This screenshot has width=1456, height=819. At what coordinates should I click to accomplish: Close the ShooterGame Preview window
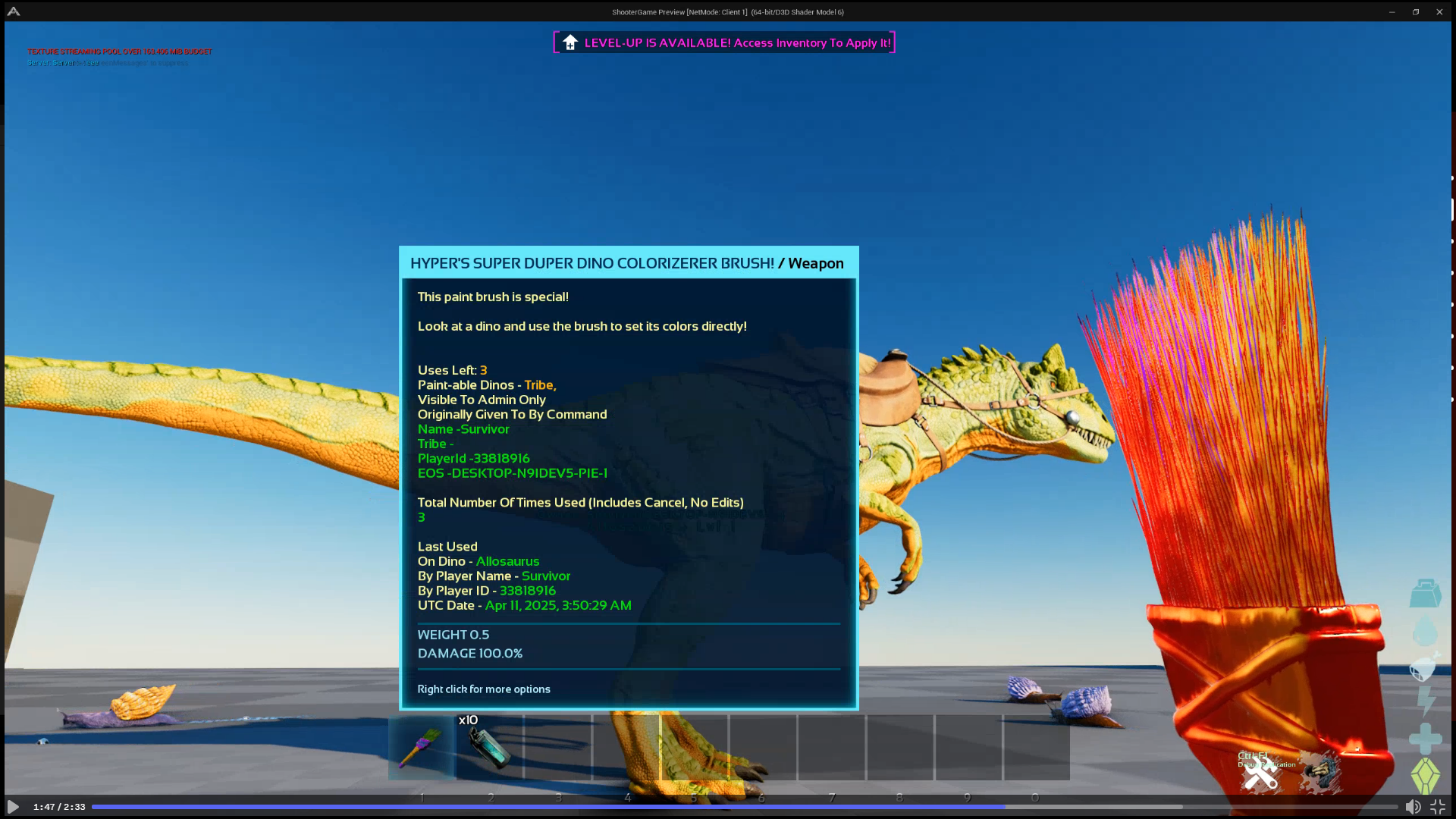coord(1439,12)
